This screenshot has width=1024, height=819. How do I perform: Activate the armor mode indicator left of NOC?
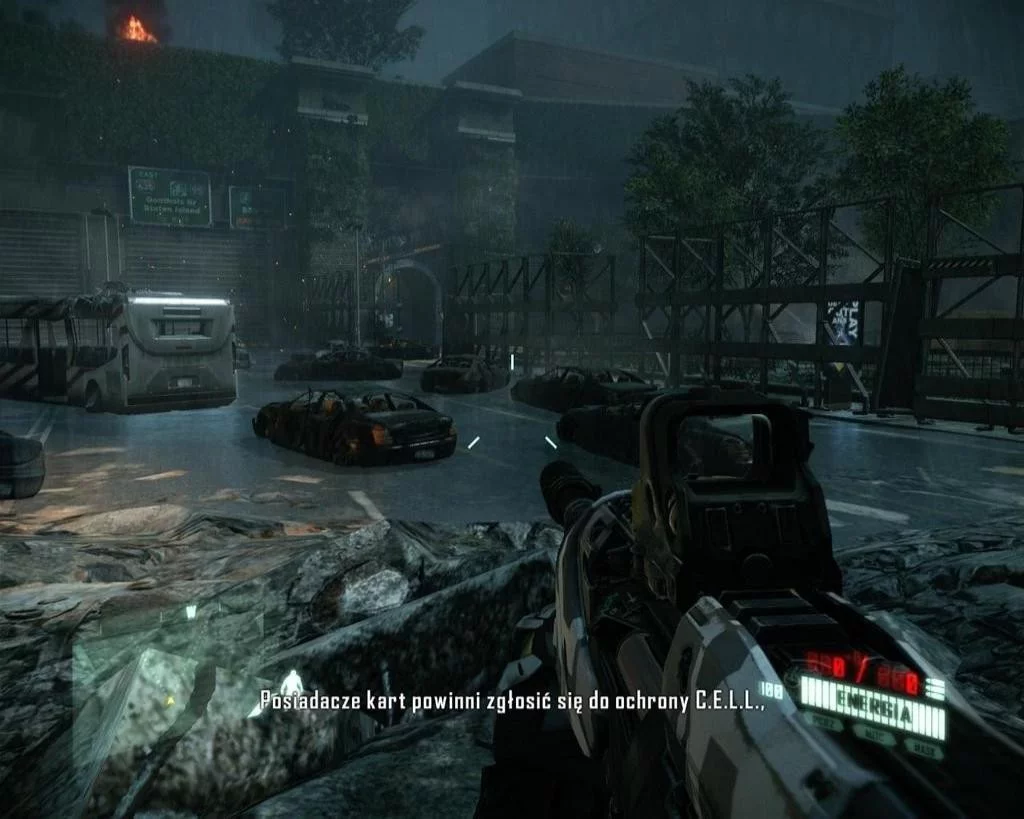click(825, 722)
